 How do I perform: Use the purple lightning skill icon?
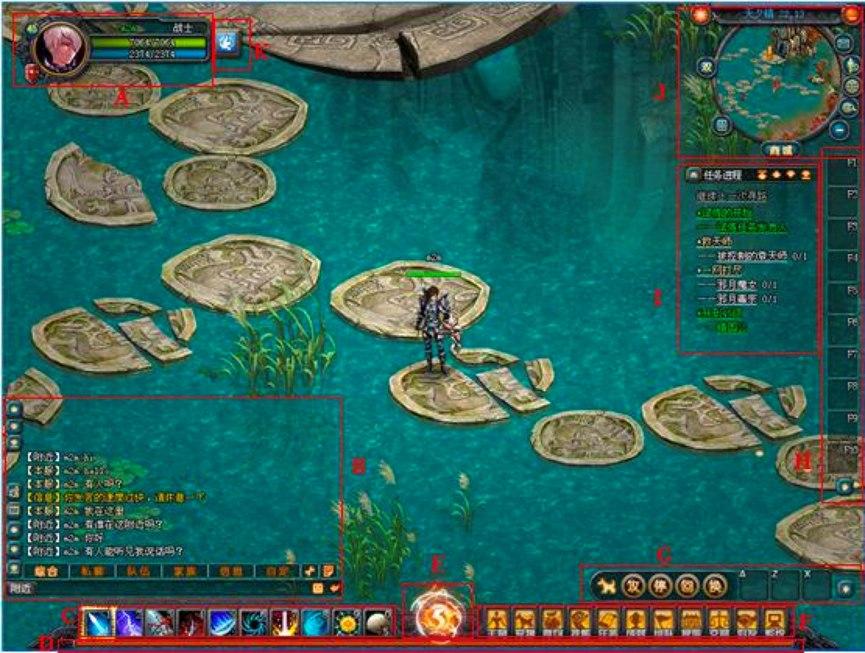(x=129, y=622)
